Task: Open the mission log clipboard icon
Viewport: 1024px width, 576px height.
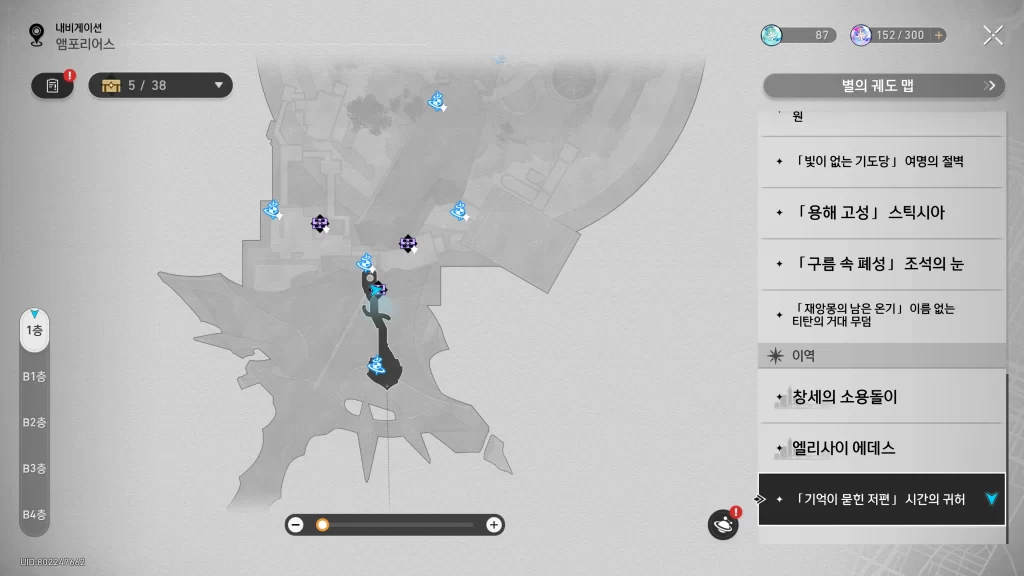Action: click(52, 86)
